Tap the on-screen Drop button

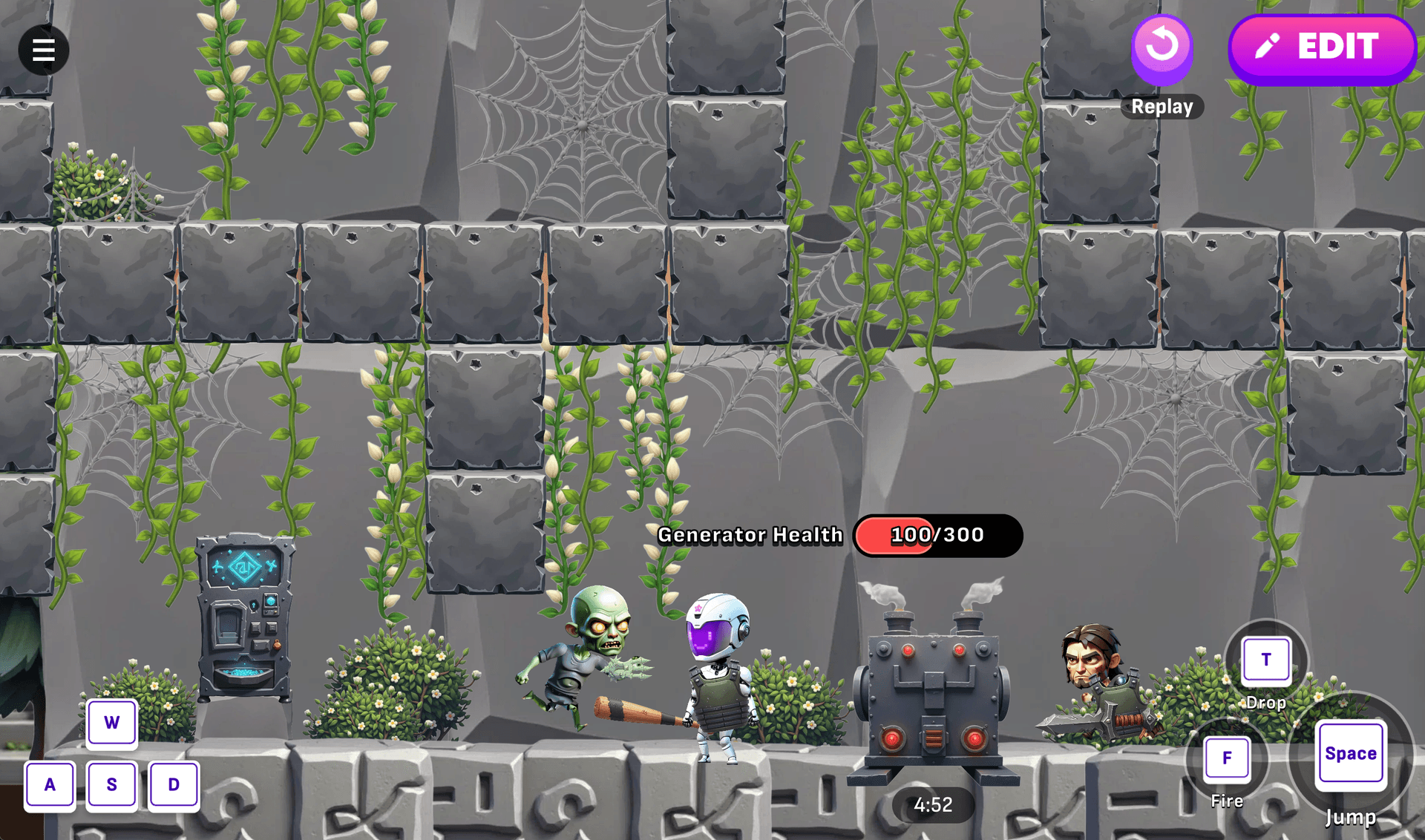tap(1265, 660)
